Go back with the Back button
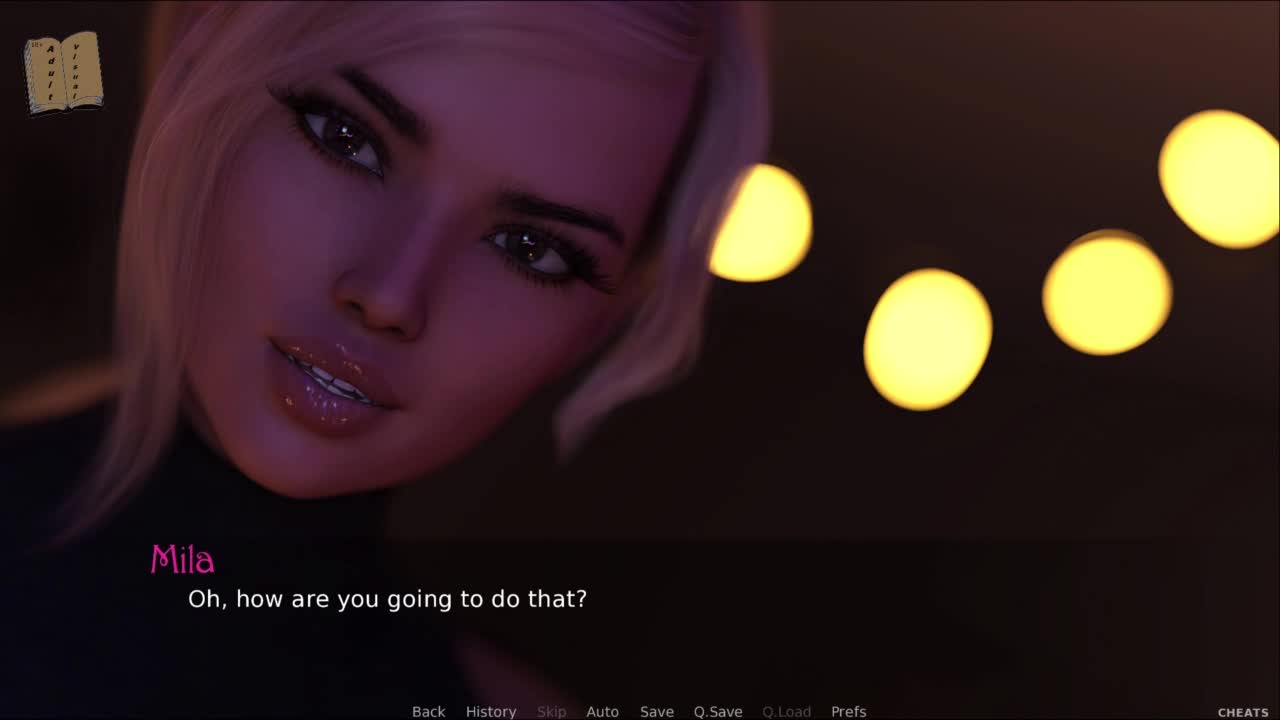 [428, 711]
